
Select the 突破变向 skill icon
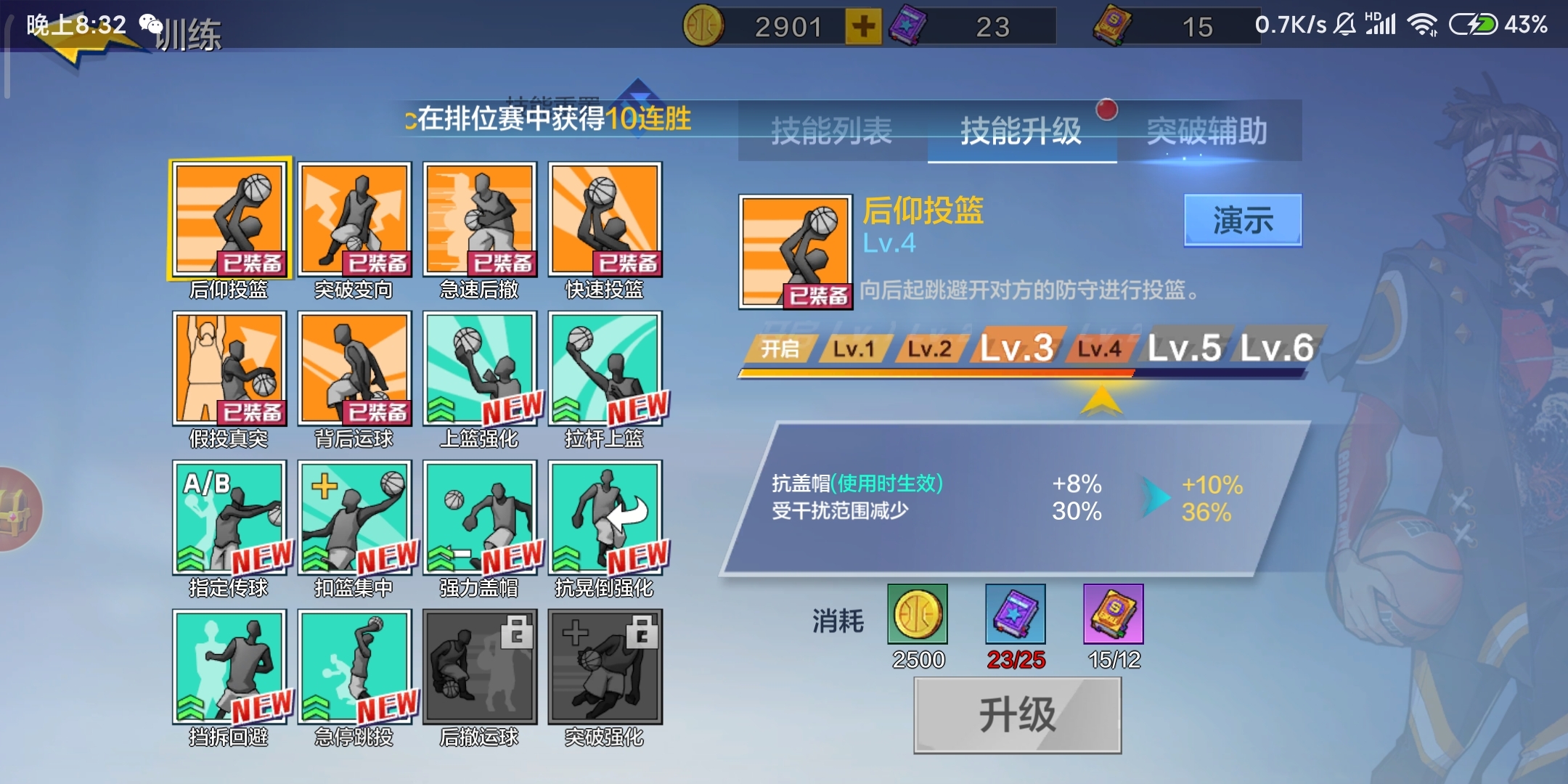point(355,218)
